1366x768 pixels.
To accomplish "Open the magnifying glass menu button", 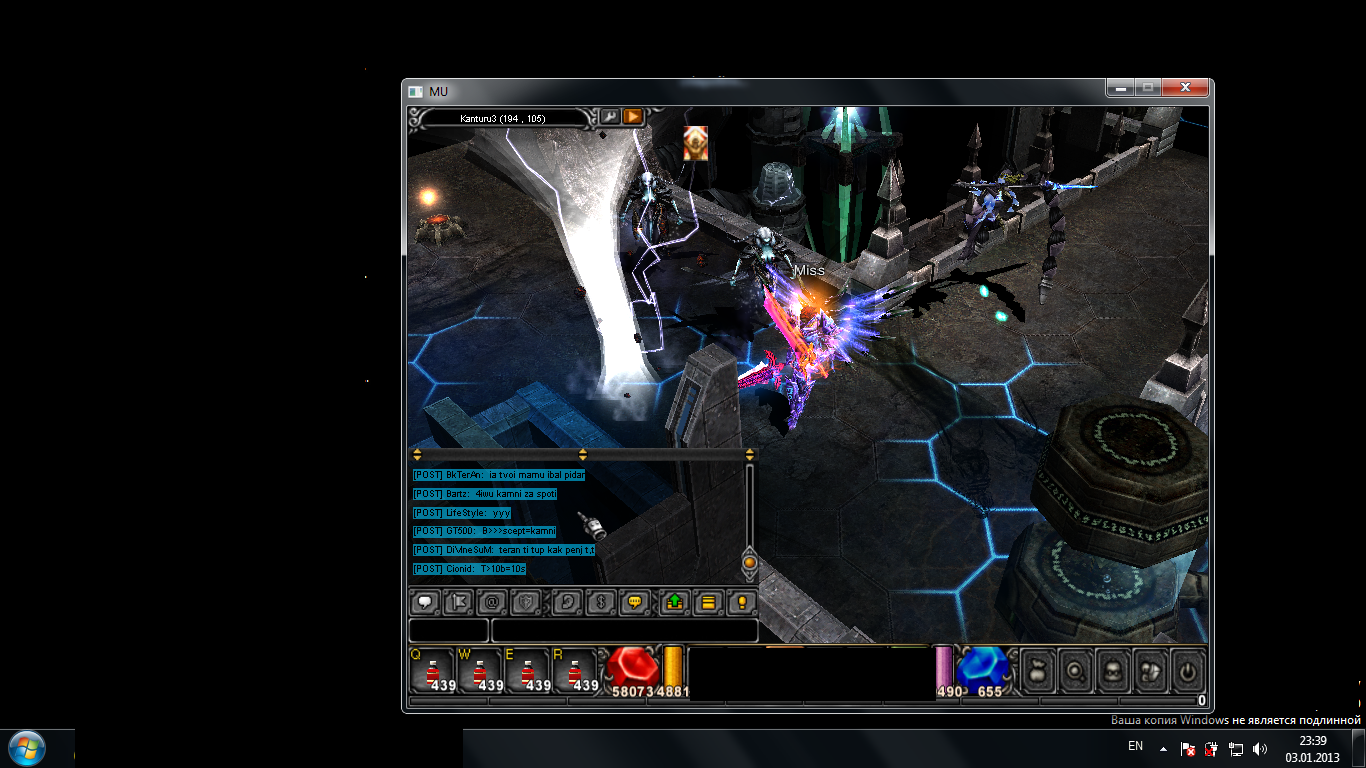I will tap(1076, 671).
